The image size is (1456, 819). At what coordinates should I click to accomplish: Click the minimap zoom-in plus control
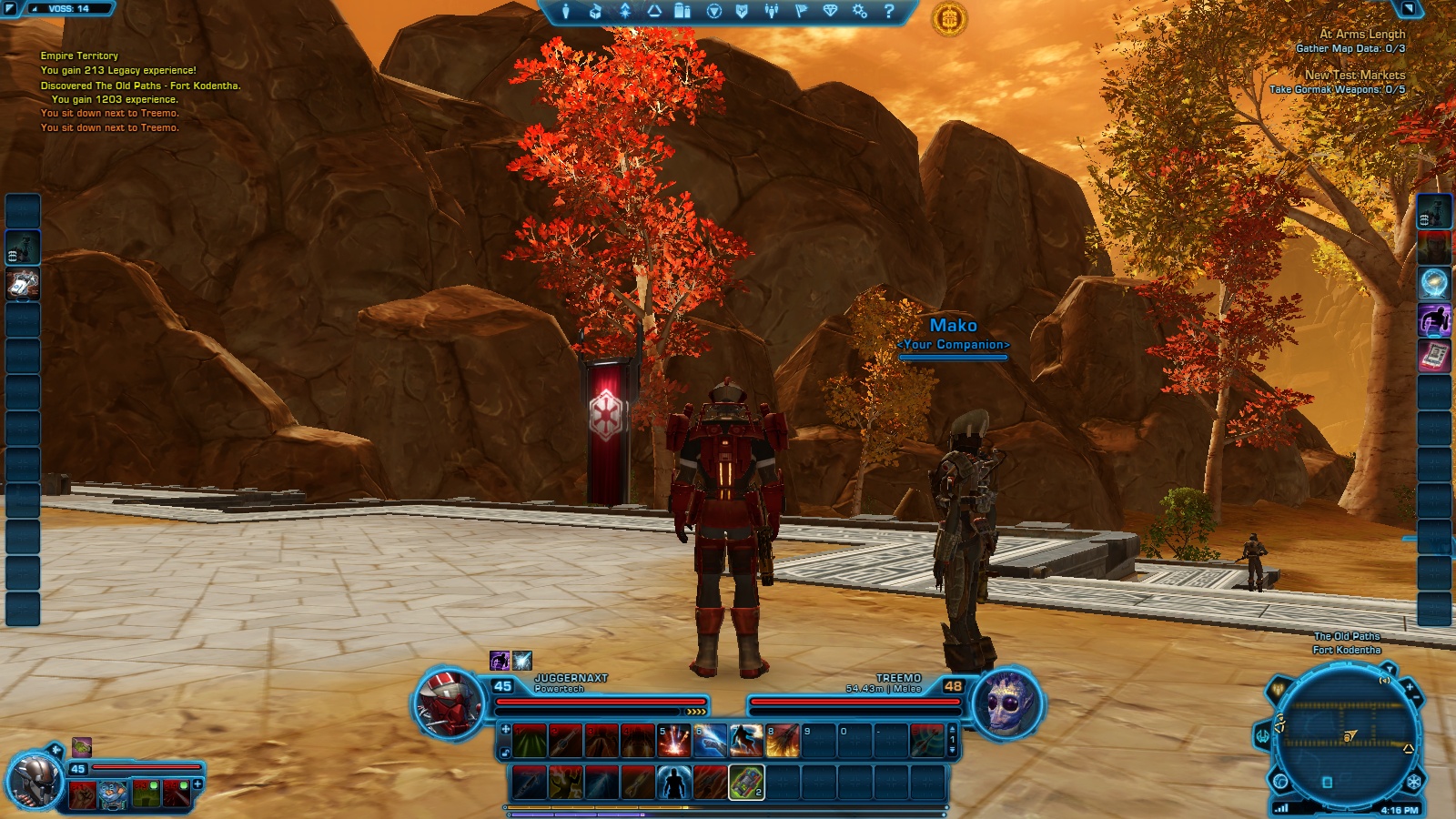[1410, 687]
